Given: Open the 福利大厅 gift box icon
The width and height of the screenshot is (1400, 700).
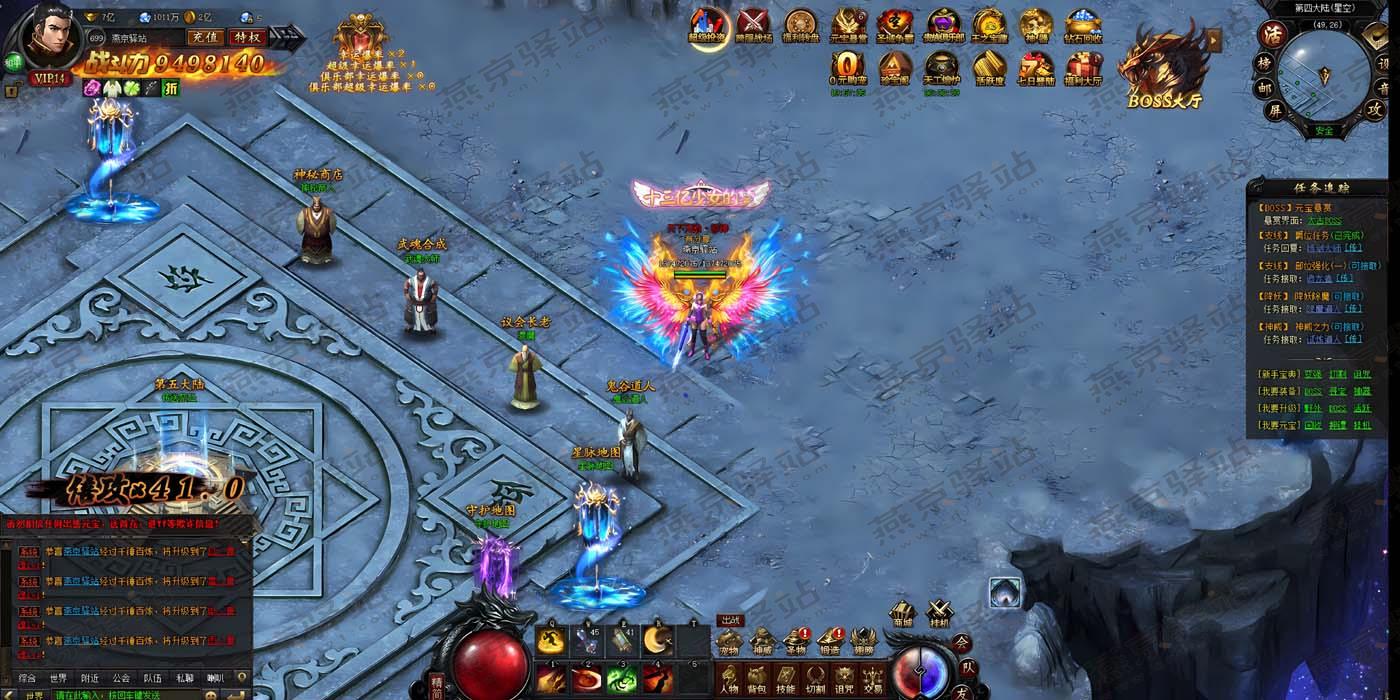Looking at the screenshot, I should click(1084, 68).
